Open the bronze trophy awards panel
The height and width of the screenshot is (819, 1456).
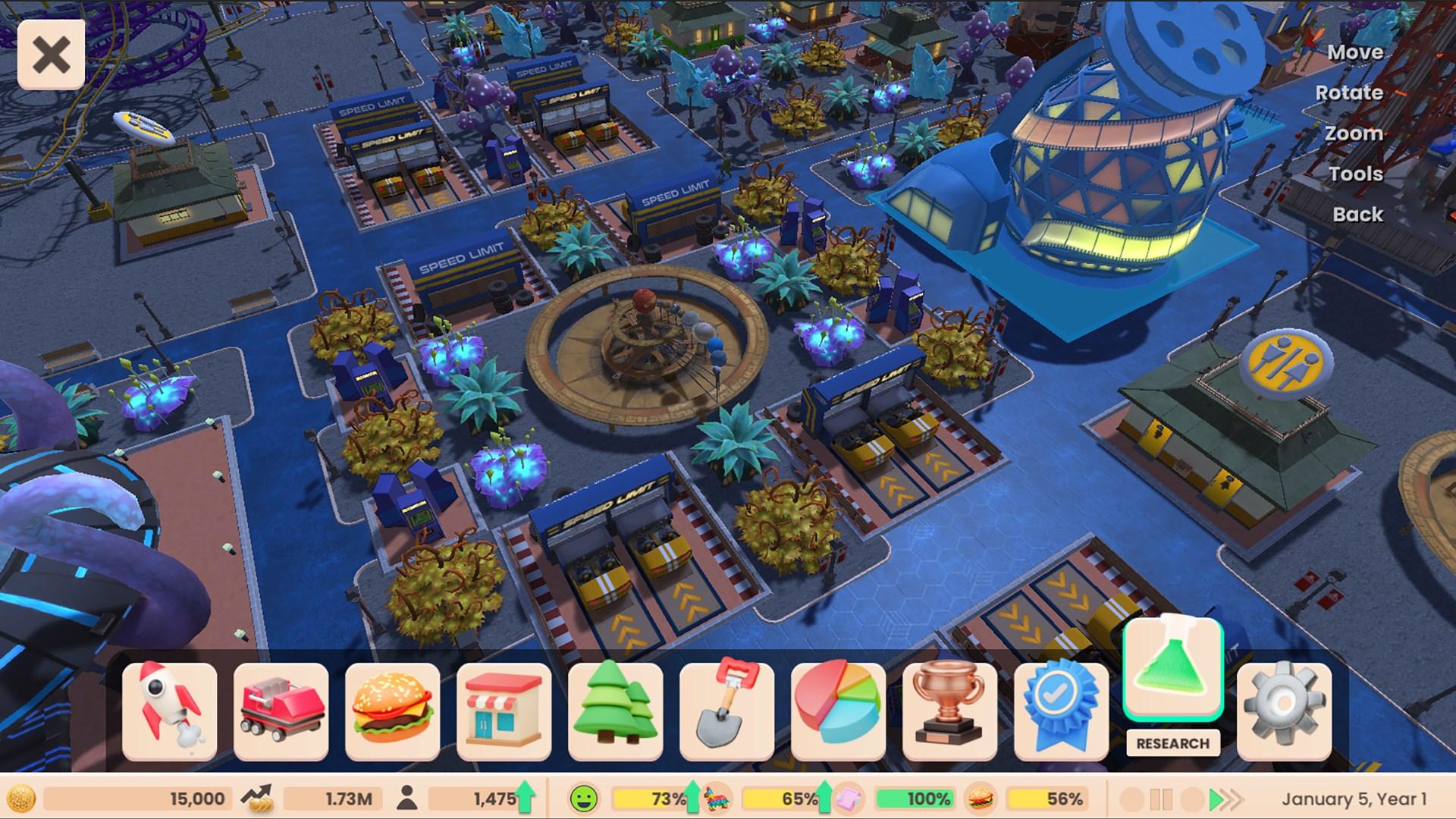949,711
